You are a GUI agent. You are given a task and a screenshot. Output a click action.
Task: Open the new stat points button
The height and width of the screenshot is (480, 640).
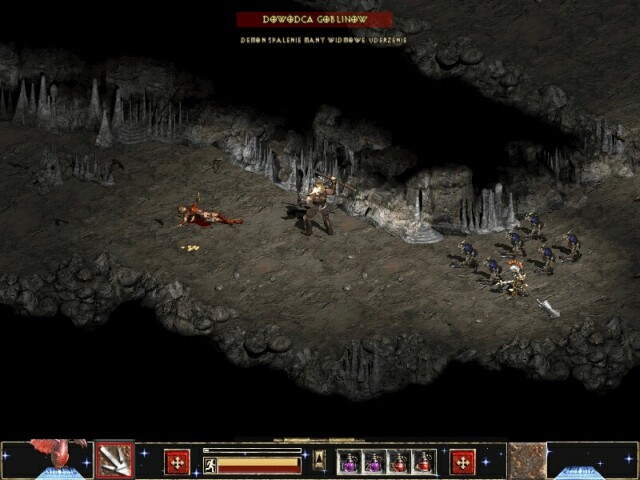[x=177, y=462]
